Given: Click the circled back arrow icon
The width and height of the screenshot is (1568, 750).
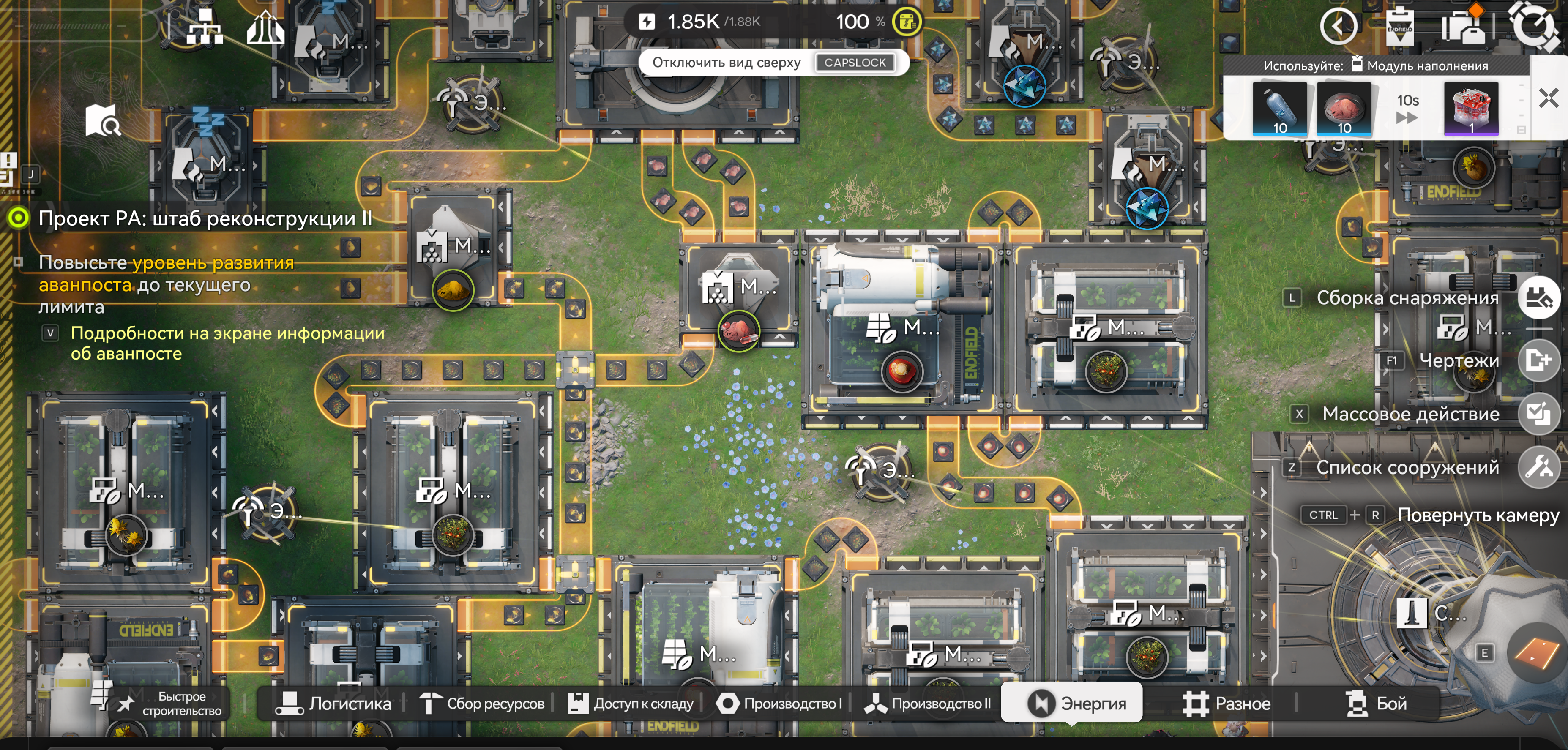Looking at the screenshot, I should [1338, 26].
